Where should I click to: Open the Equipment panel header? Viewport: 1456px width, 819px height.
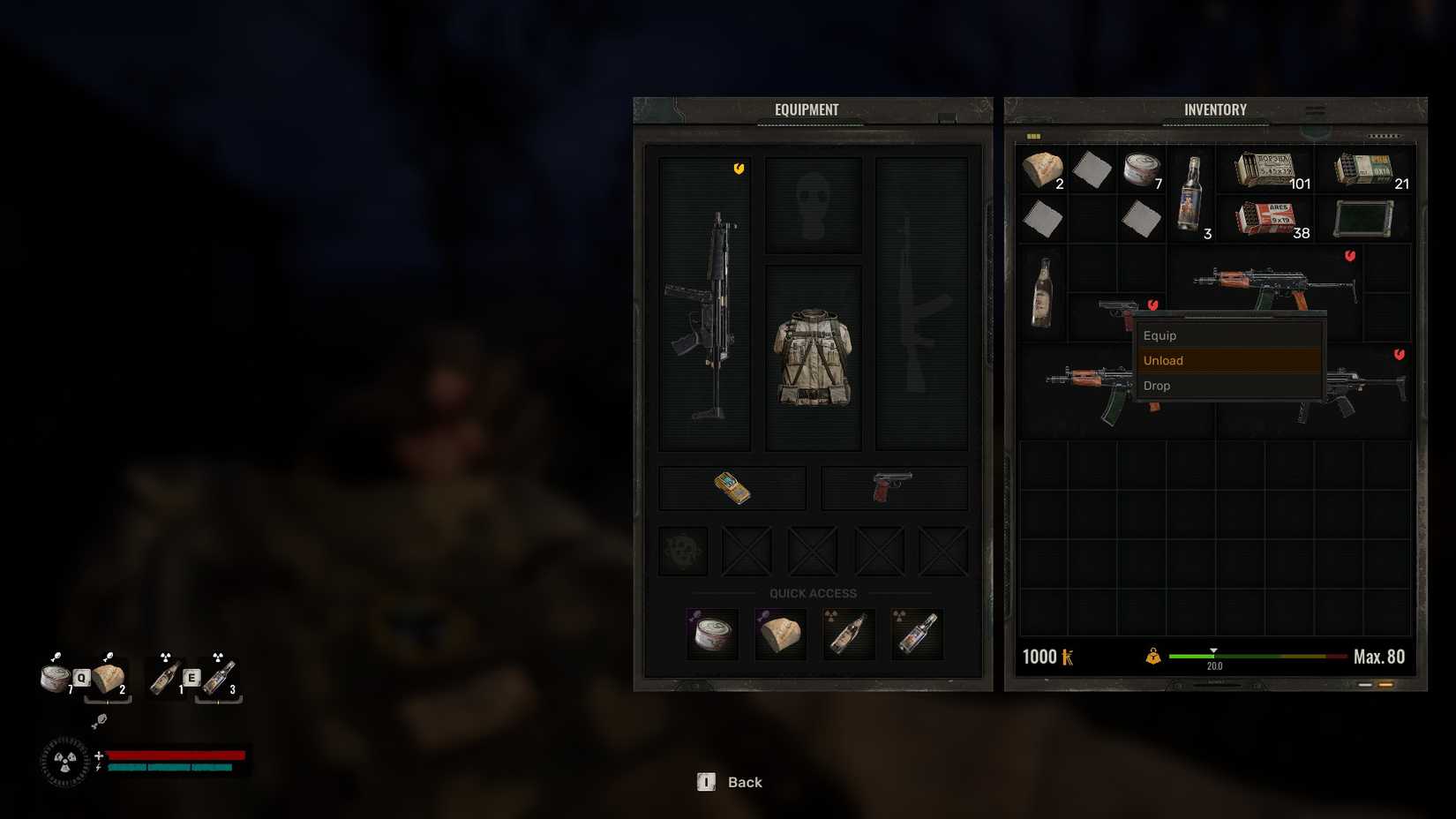810,109
